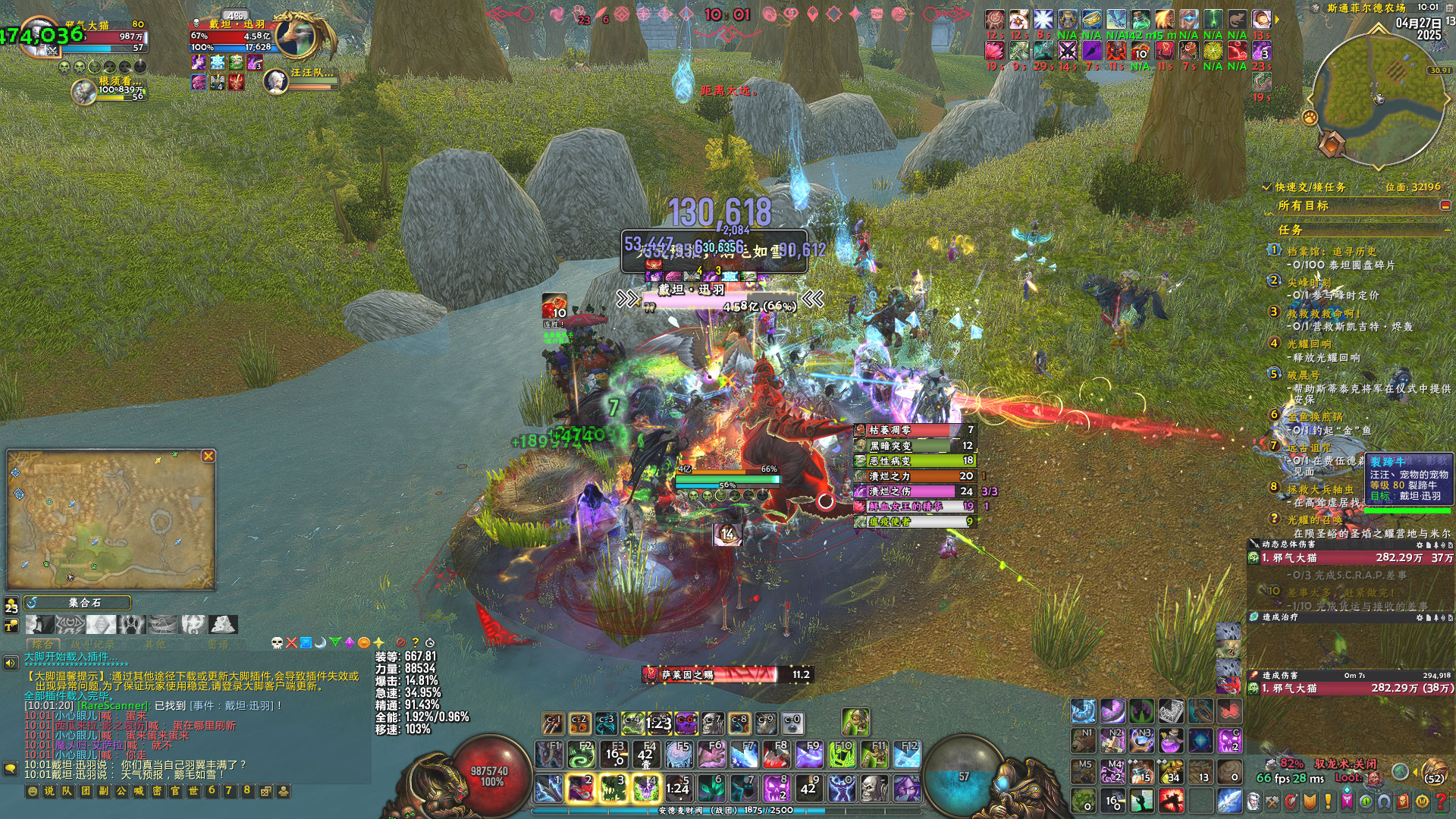
Task: Switch to the 综合 chat tab
Action: click(x=42, y=644)
